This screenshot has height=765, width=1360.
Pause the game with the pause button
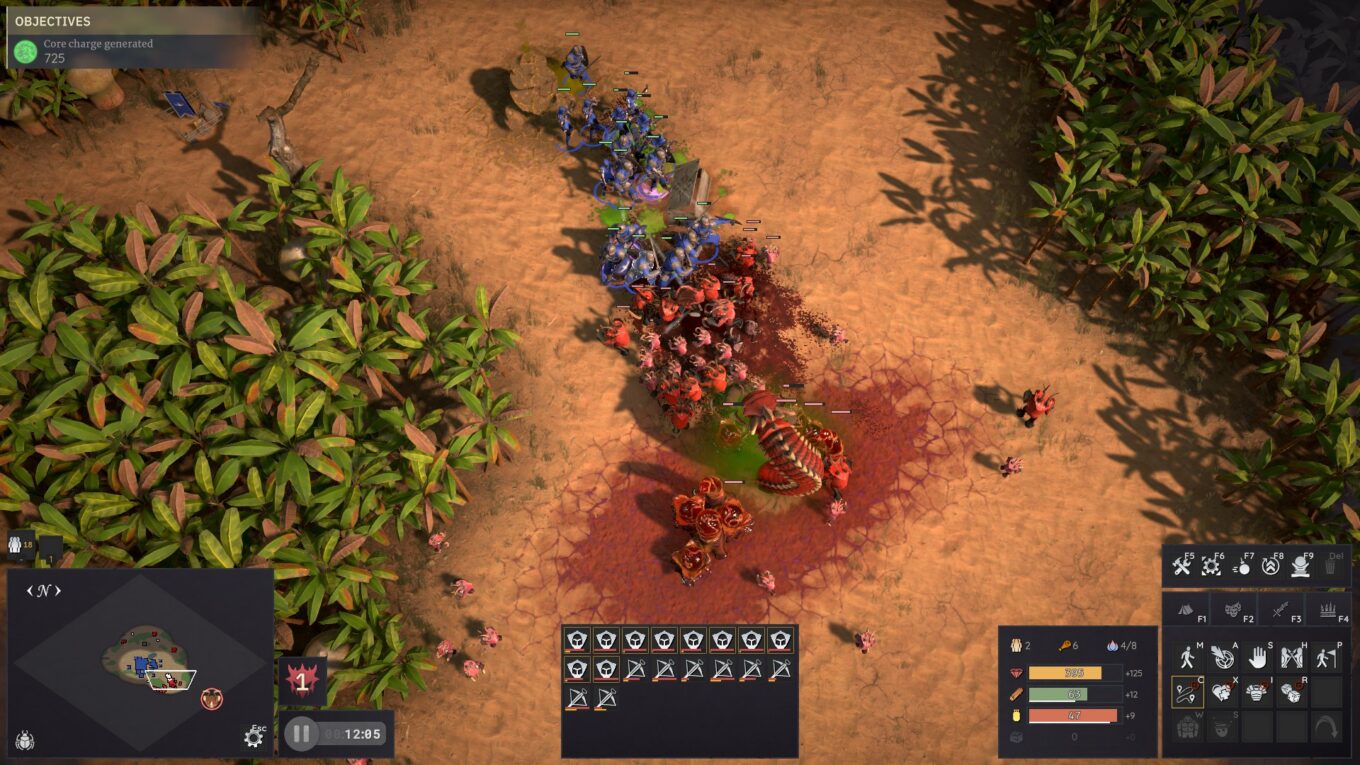(x=301, y=734)
